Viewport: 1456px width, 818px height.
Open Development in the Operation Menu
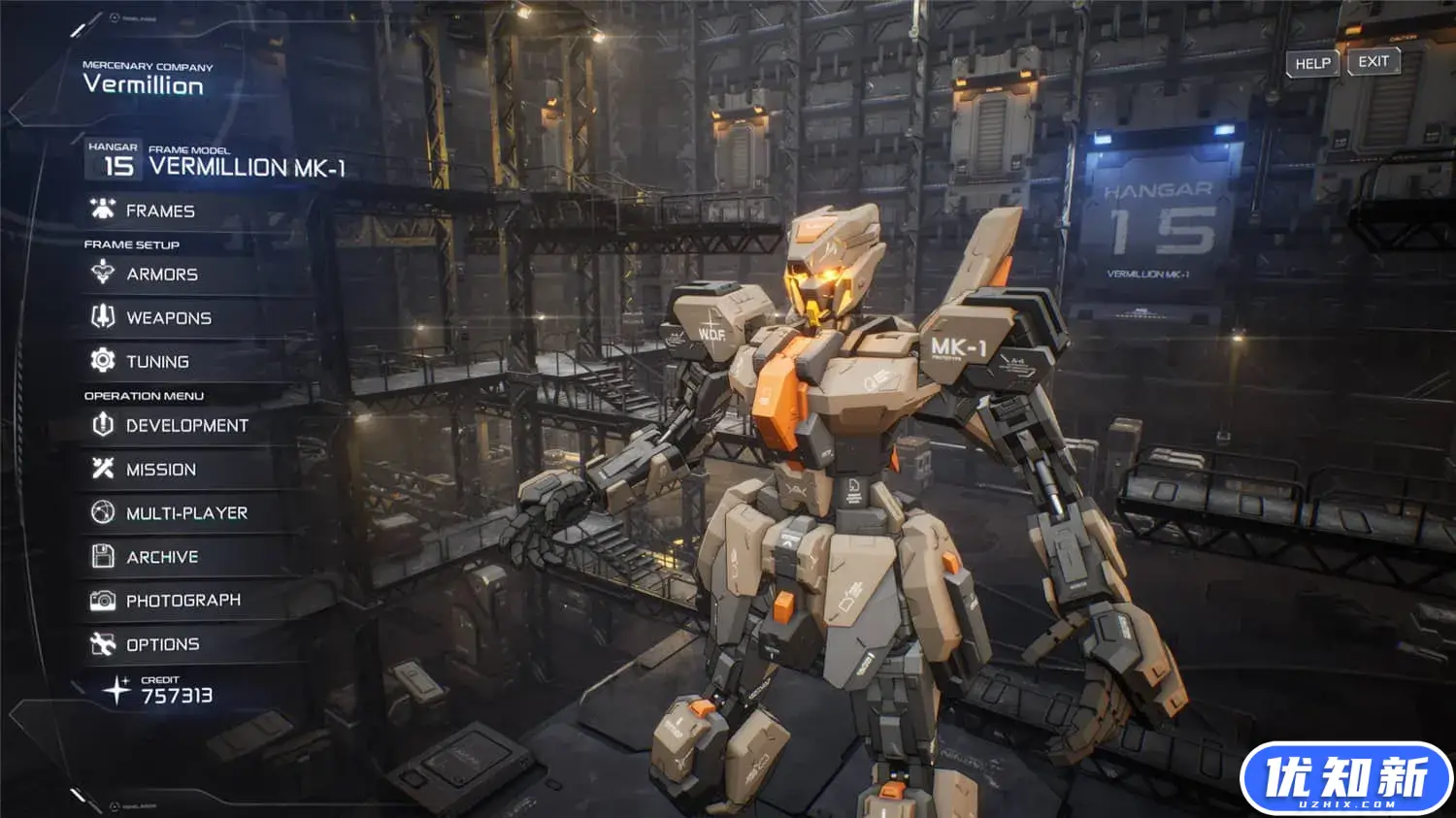(x=186, y=426)
